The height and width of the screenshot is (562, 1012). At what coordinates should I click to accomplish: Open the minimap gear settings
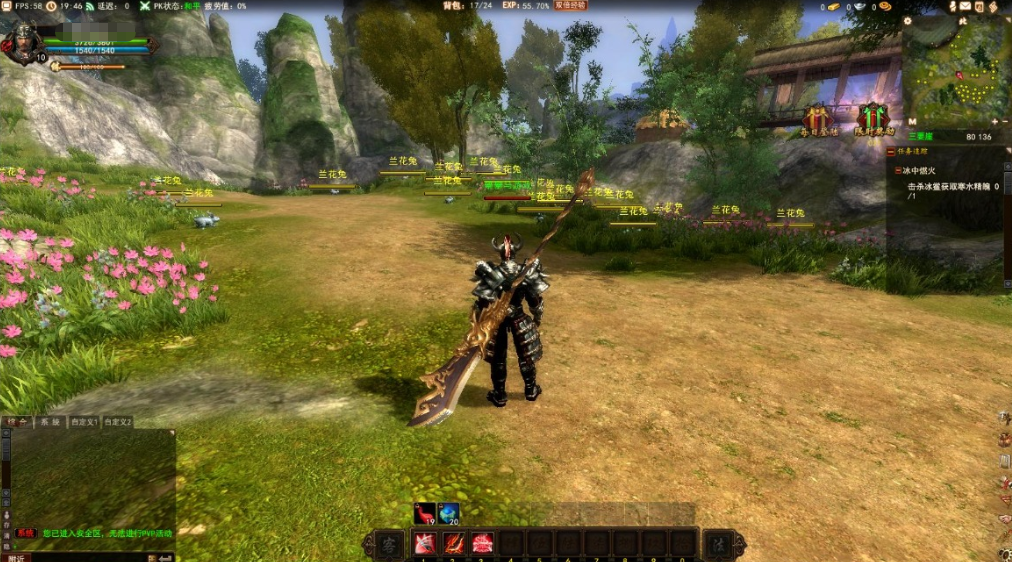907,20
